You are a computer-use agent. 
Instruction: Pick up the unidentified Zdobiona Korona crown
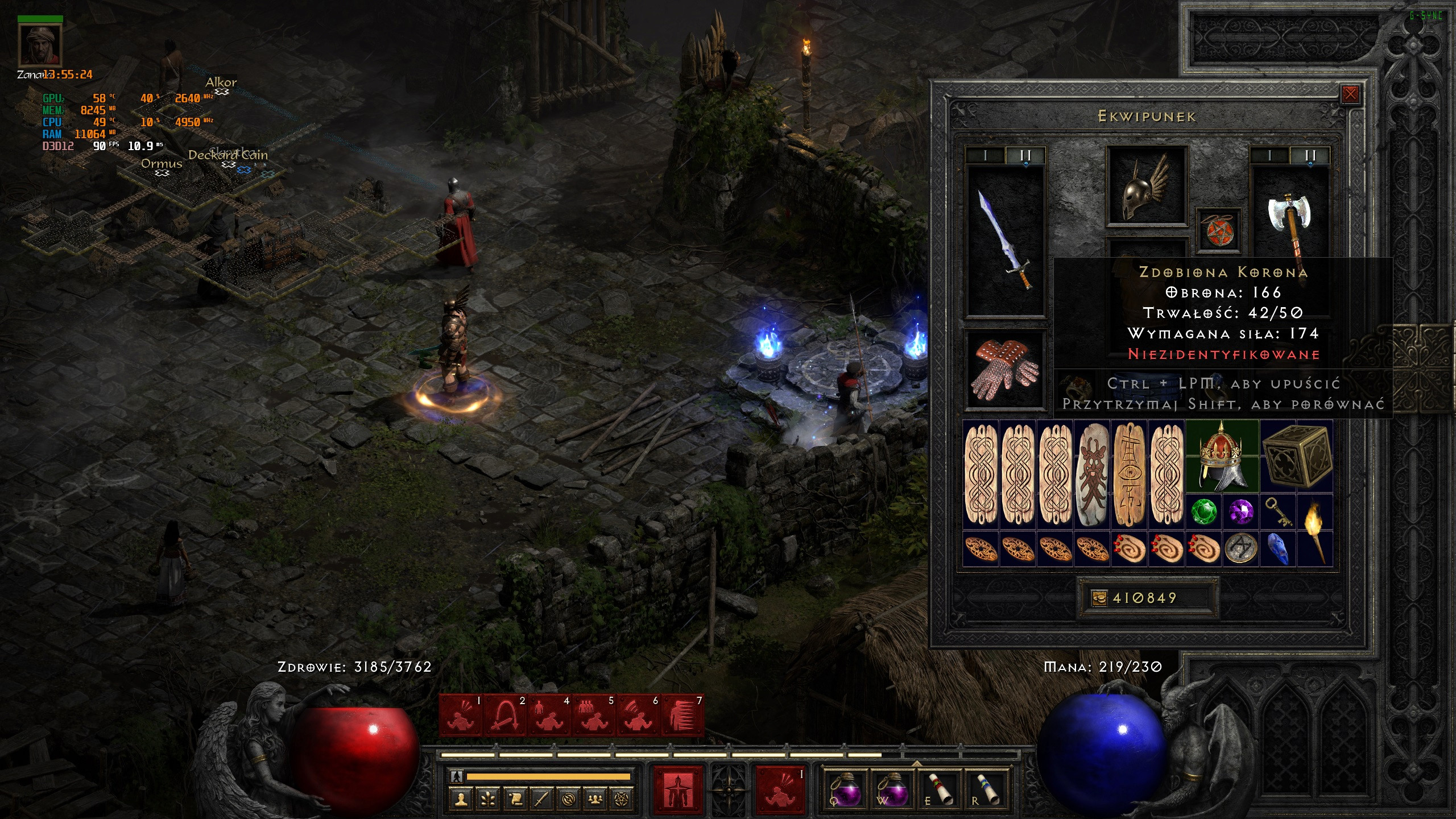click(1222, 456)
